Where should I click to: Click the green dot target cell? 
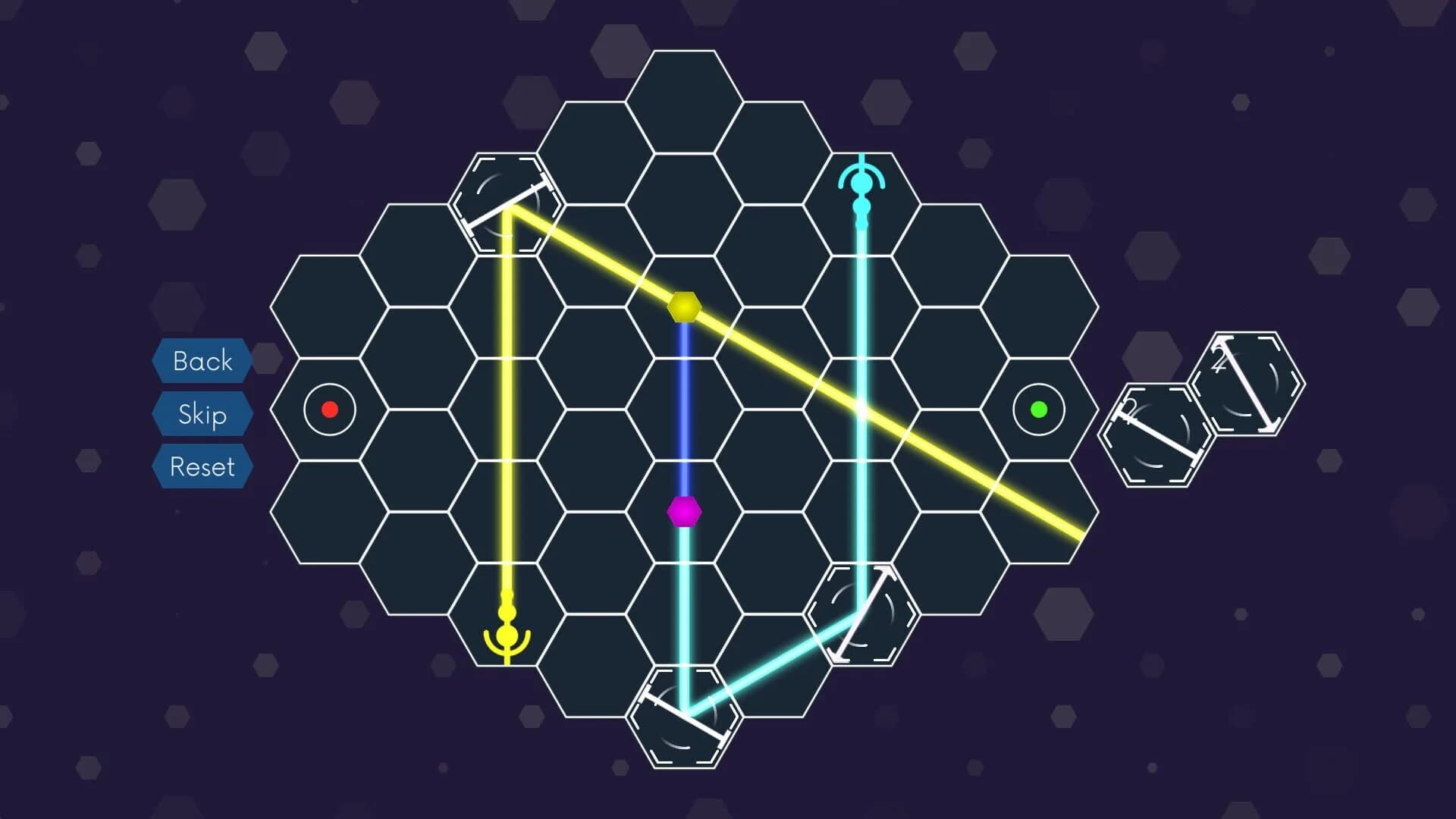point(1039,409)
